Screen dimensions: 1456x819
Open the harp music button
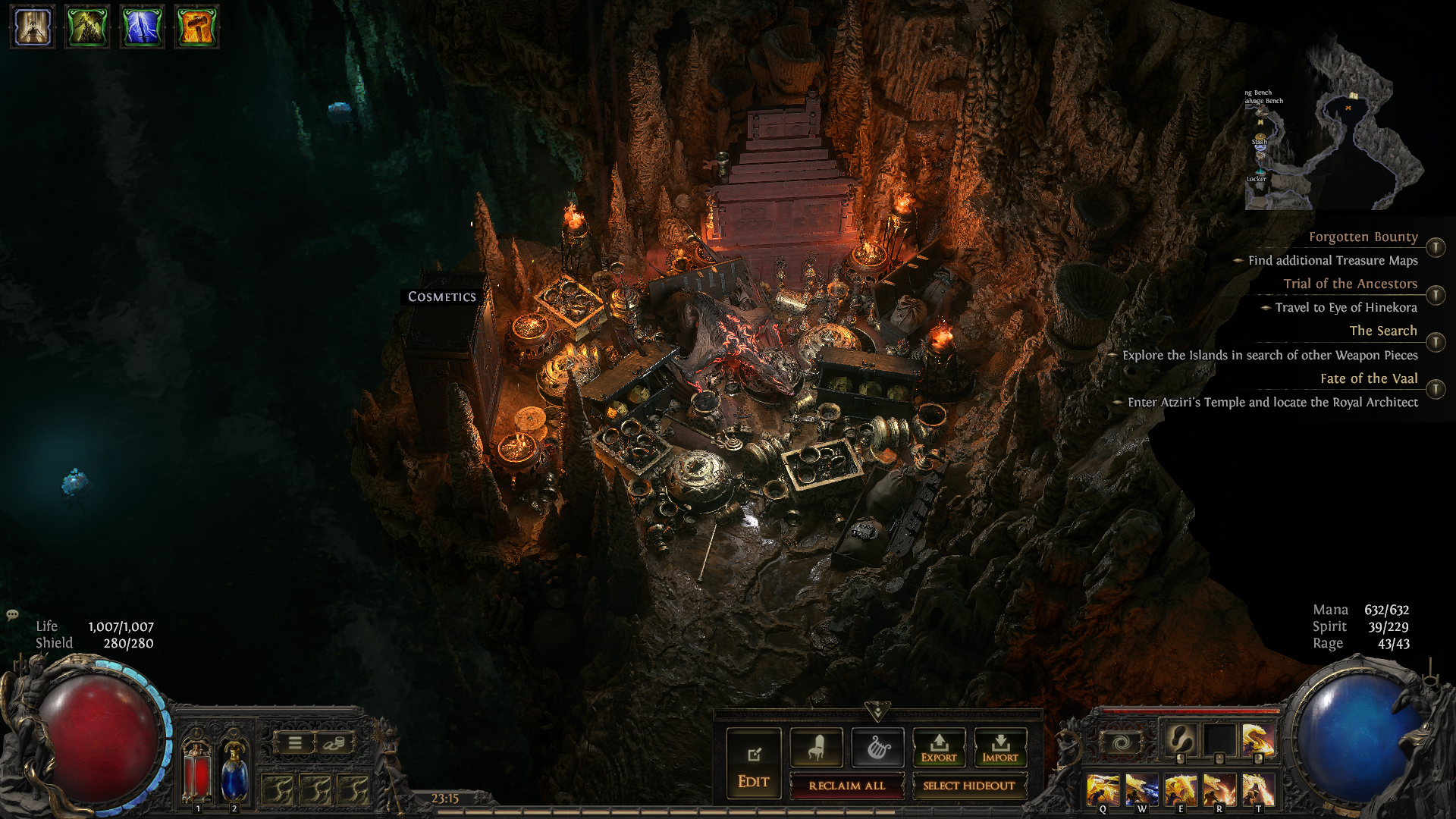(x=877, y=748)
